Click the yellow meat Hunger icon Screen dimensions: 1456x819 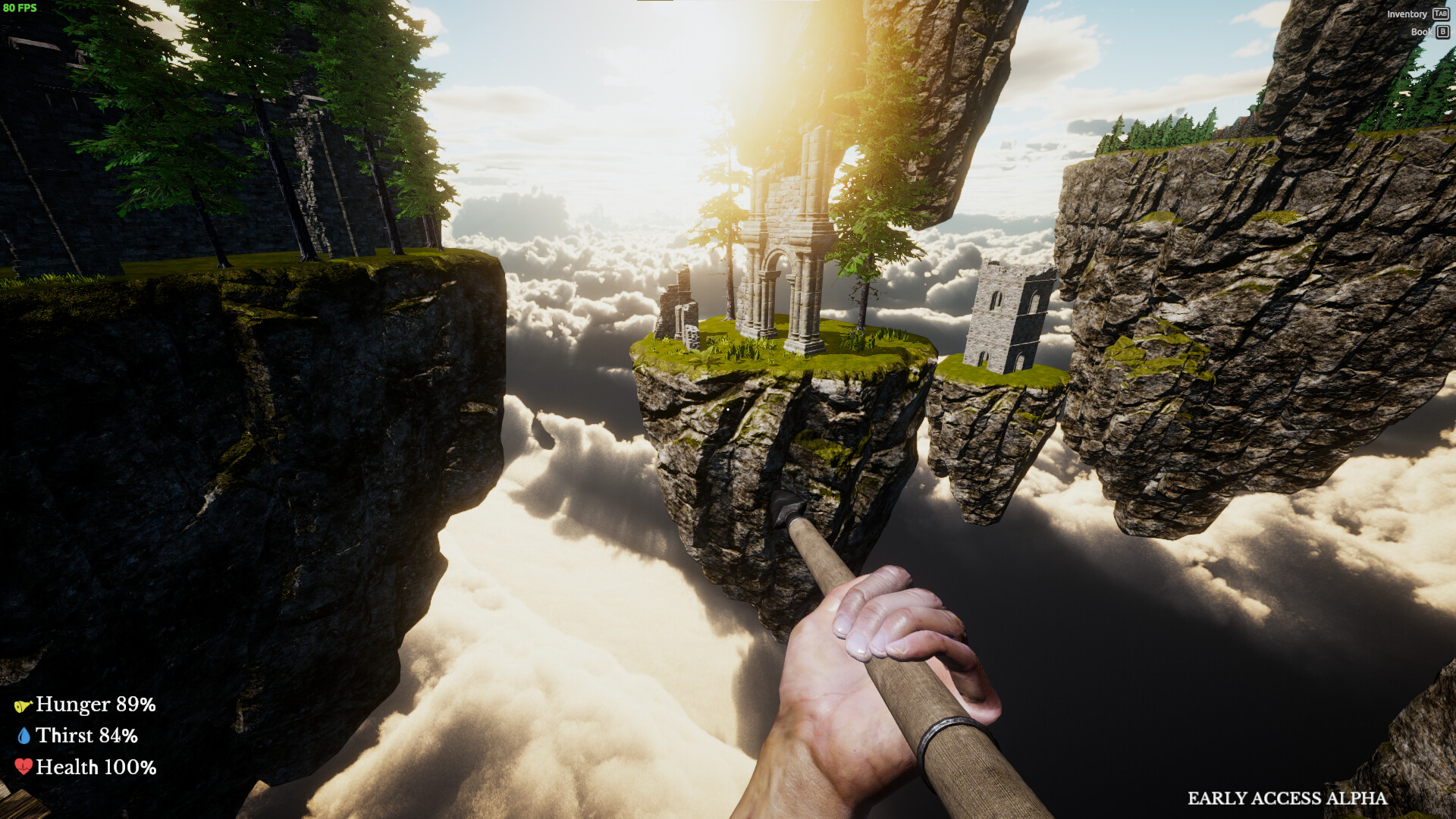click(25, 704)
